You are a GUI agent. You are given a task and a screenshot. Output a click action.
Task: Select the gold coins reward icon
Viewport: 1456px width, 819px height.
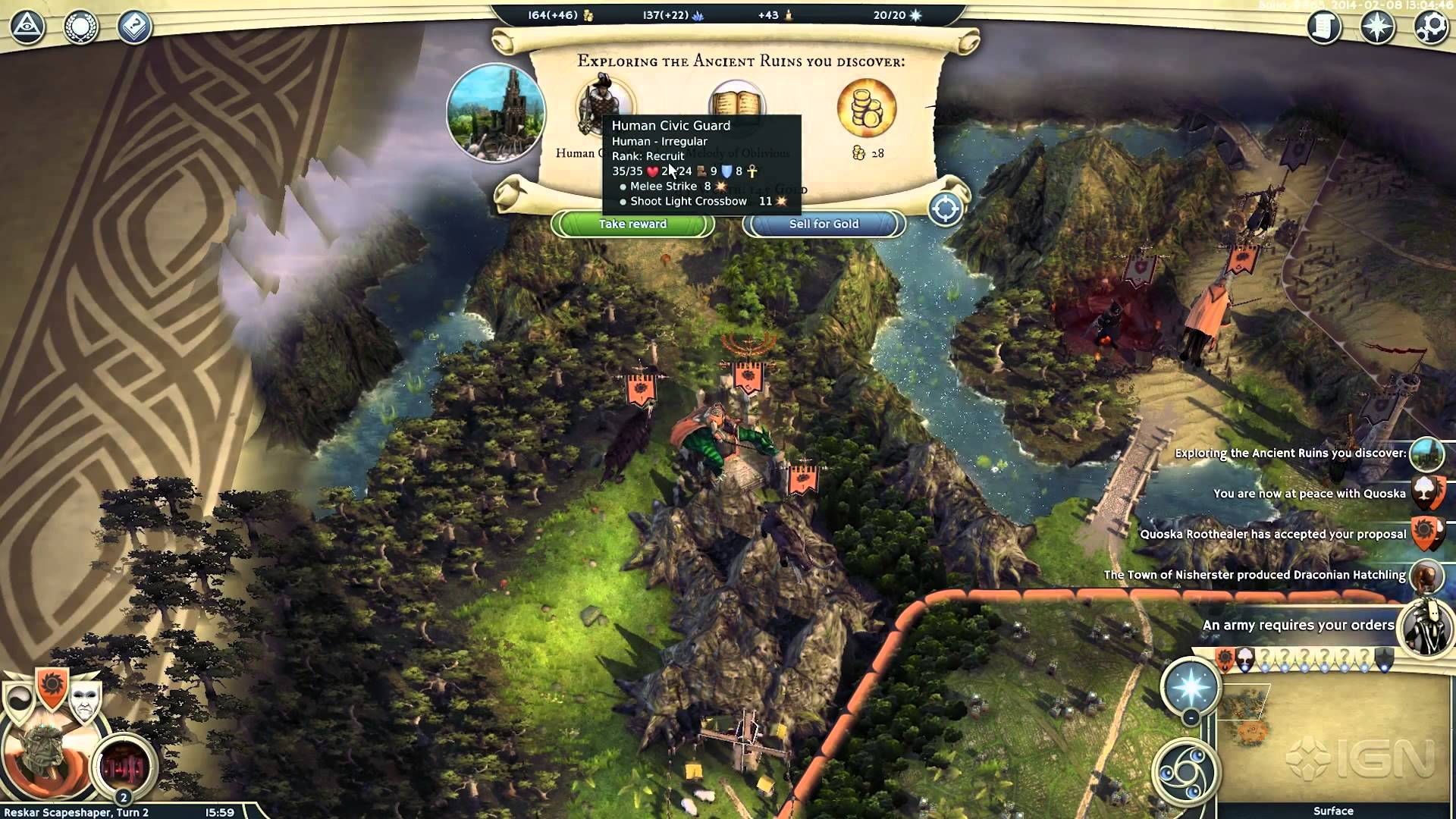[x=866, y=108]
